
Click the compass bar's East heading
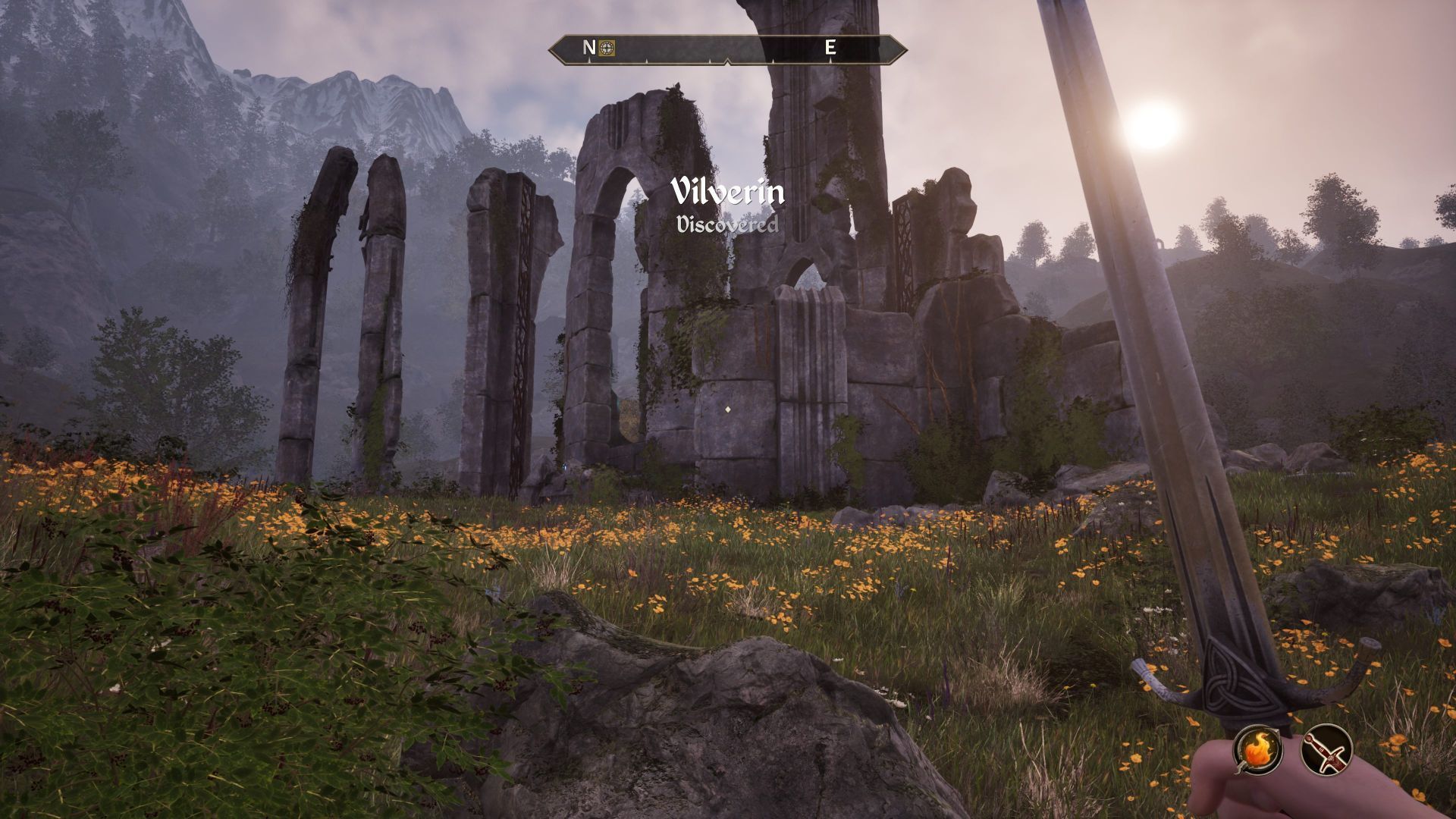[830, 48]
